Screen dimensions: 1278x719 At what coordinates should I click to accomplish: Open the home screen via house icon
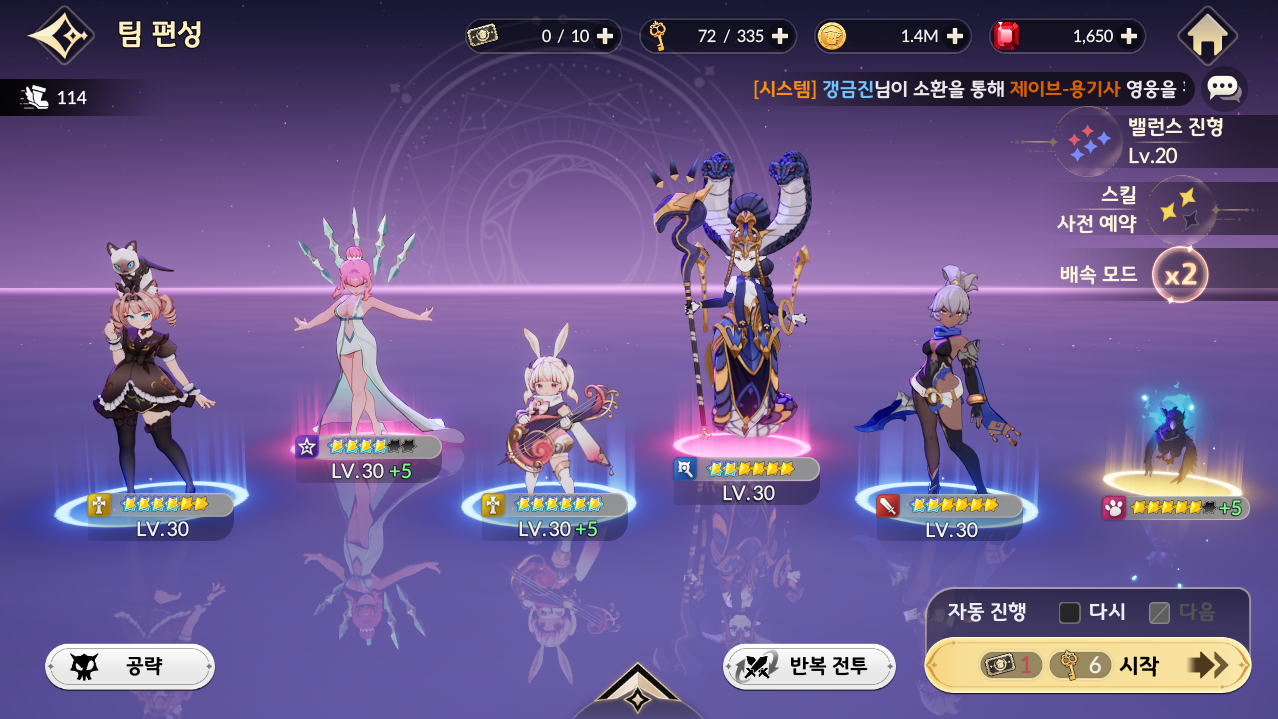(x=1207, y=36)
